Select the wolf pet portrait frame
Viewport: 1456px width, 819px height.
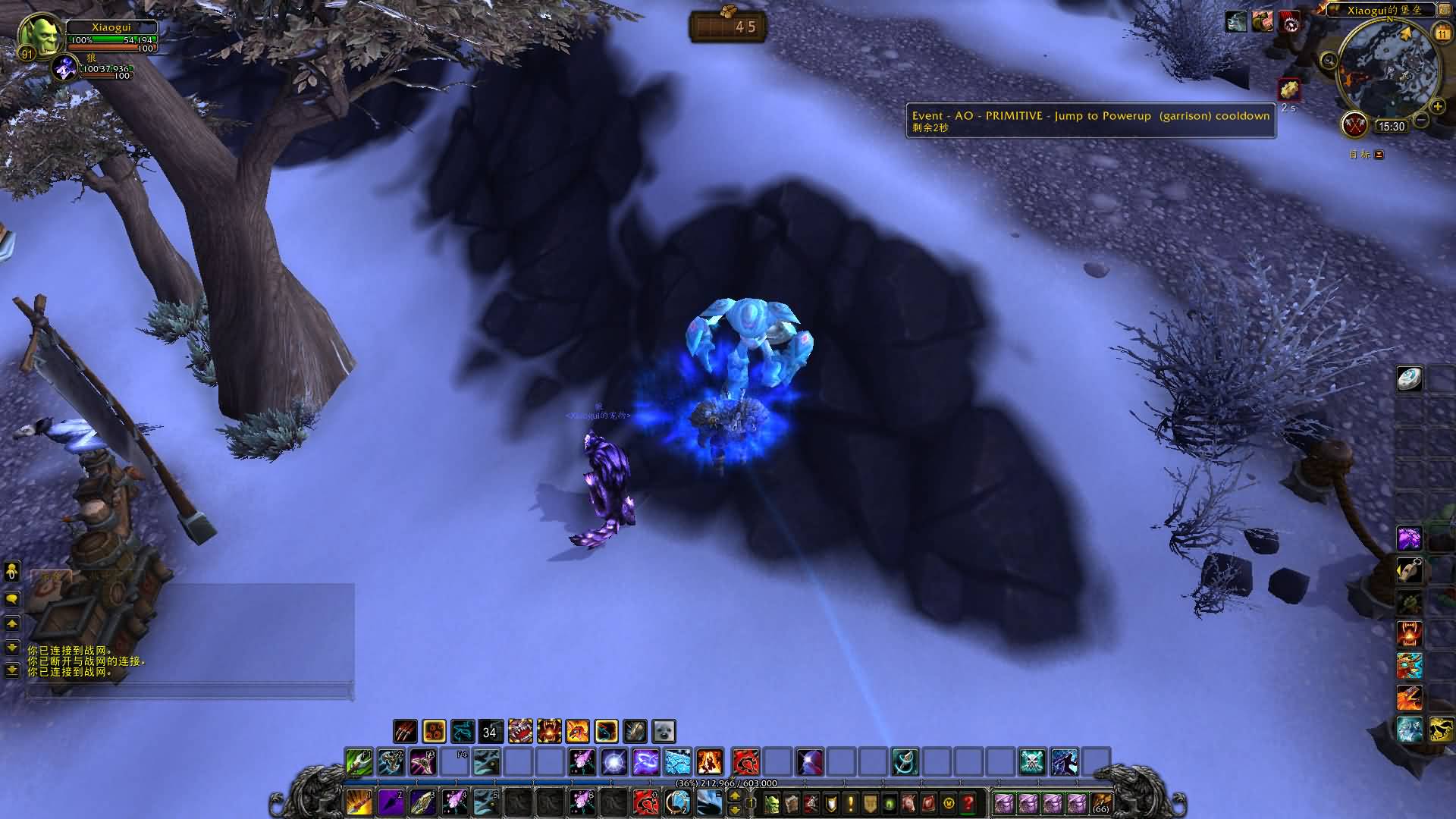coord(65,68)
